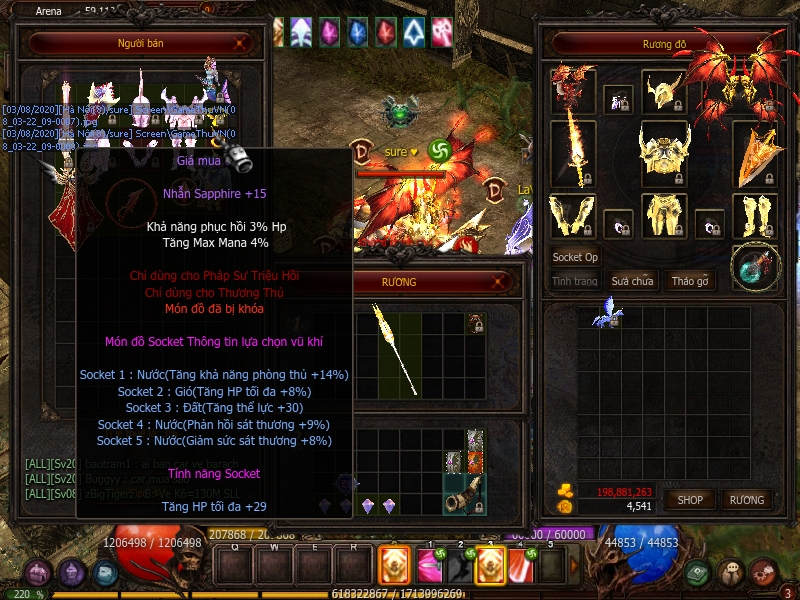Close the Người bán seller window
Screen dimensions: 800x600
point(240,43)
